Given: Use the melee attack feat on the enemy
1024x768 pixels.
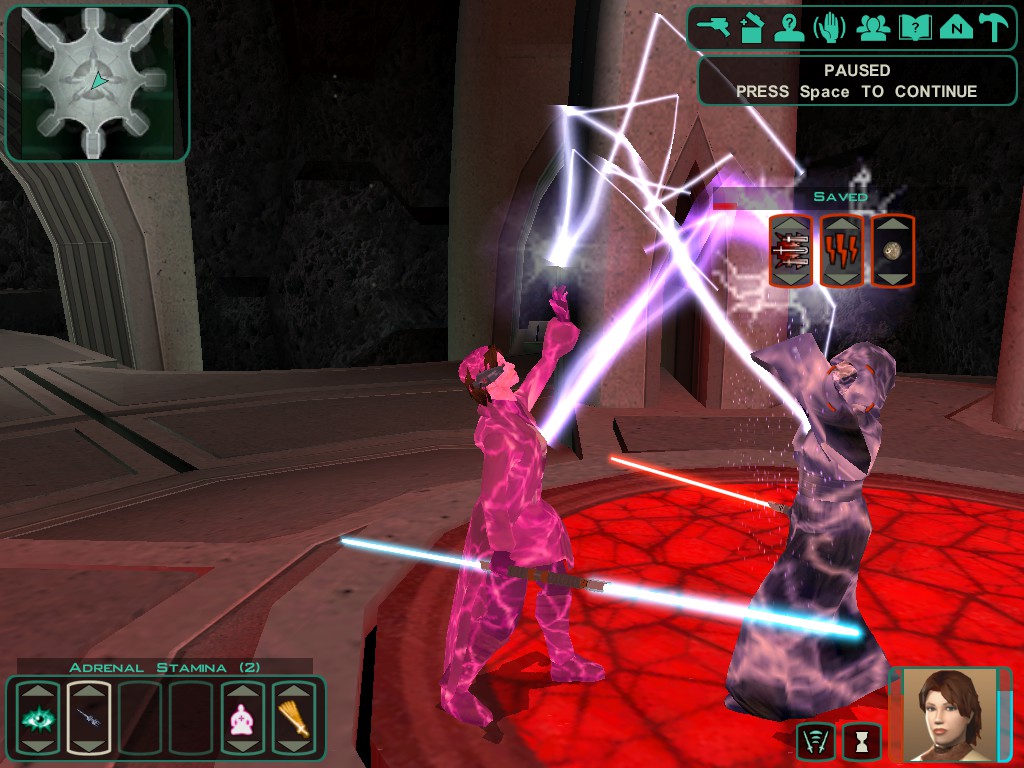Looking at the screenshot, I should [789, 251].
